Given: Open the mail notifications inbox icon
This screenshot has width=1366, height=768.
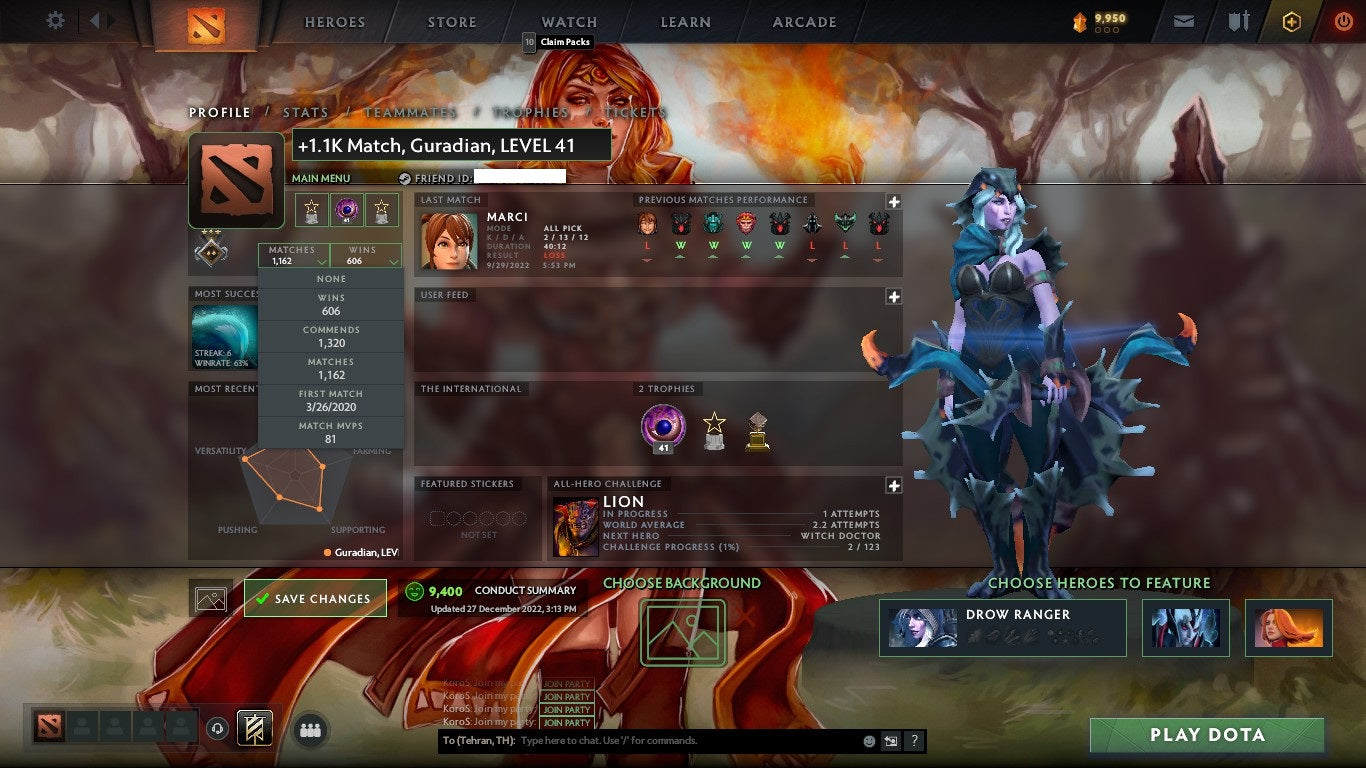Looking at the screenshot, I should coord(1184,19).
